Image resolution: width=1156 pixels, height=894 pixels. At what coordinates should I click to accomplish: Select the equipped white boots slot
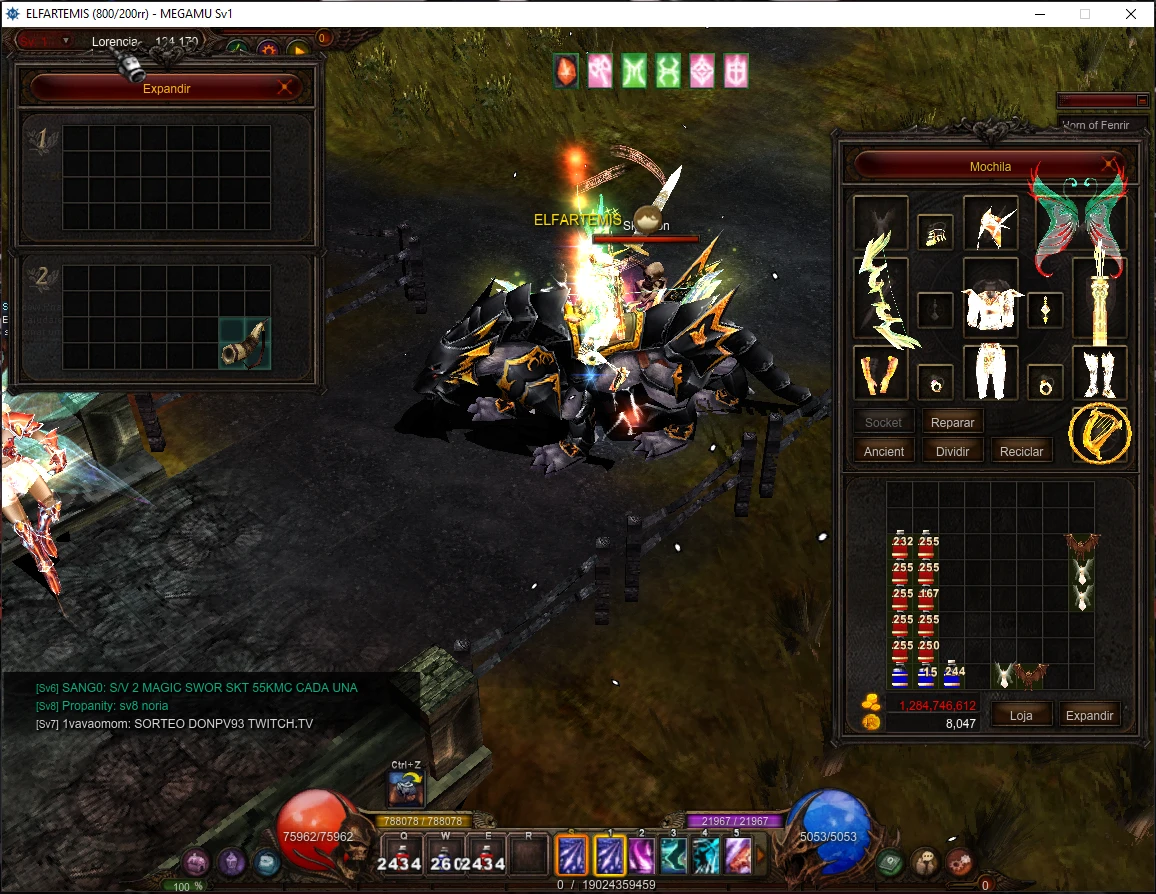pyautogui.click(x=1099, y=373)
